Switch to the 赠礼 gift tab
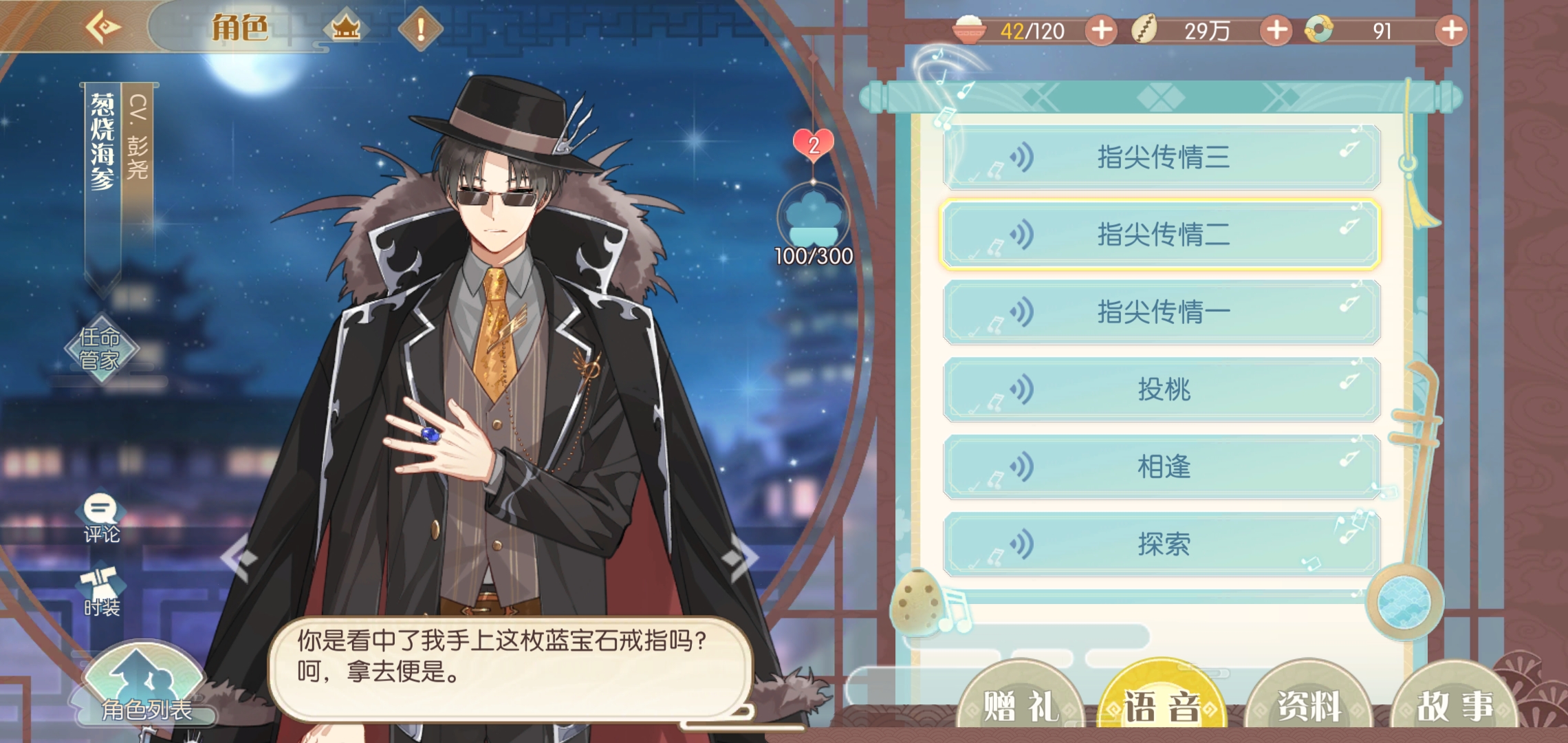 tap(1020, 704)
